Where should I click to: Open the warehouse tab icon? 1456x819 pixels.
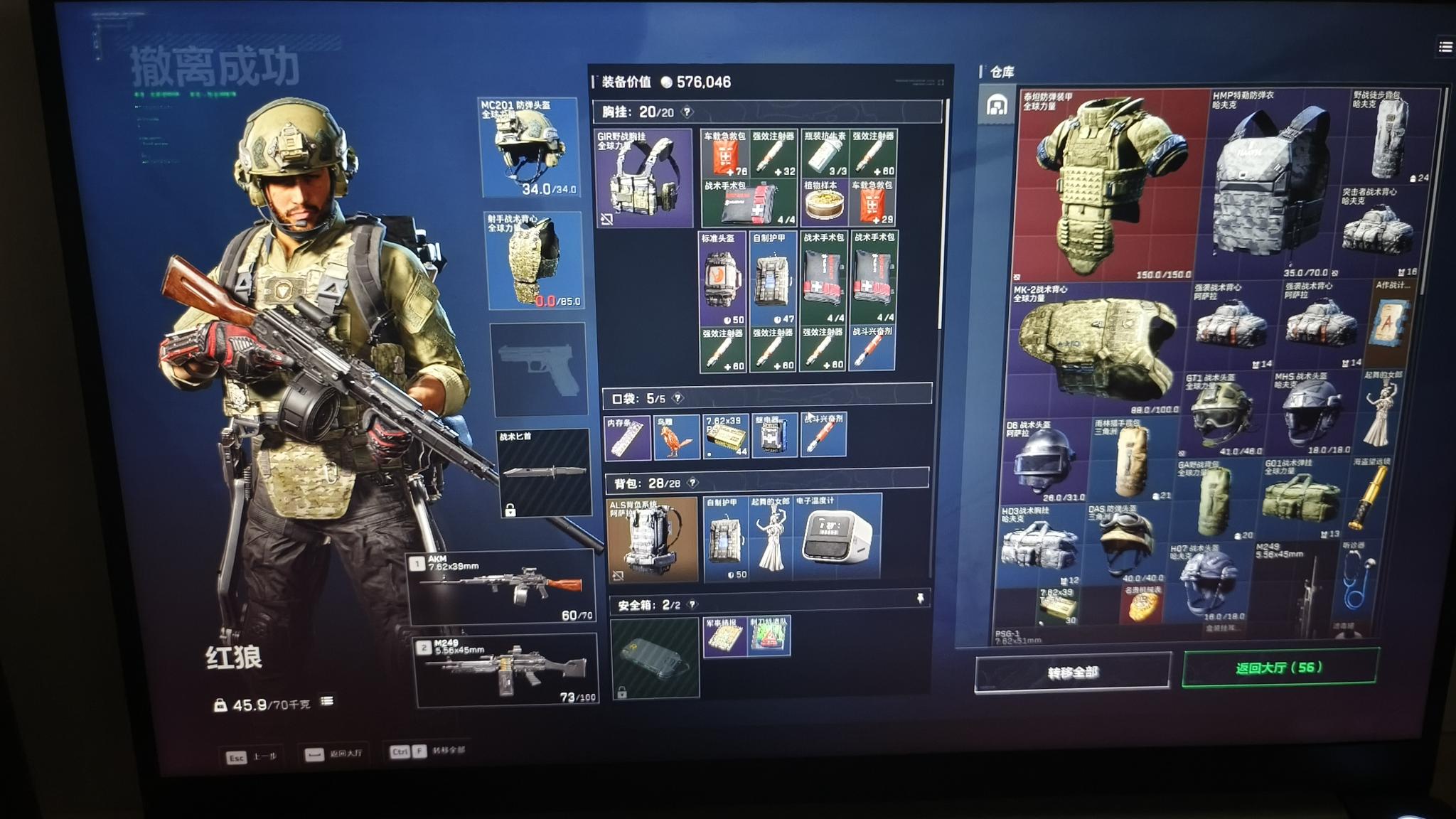click(997, 106)
